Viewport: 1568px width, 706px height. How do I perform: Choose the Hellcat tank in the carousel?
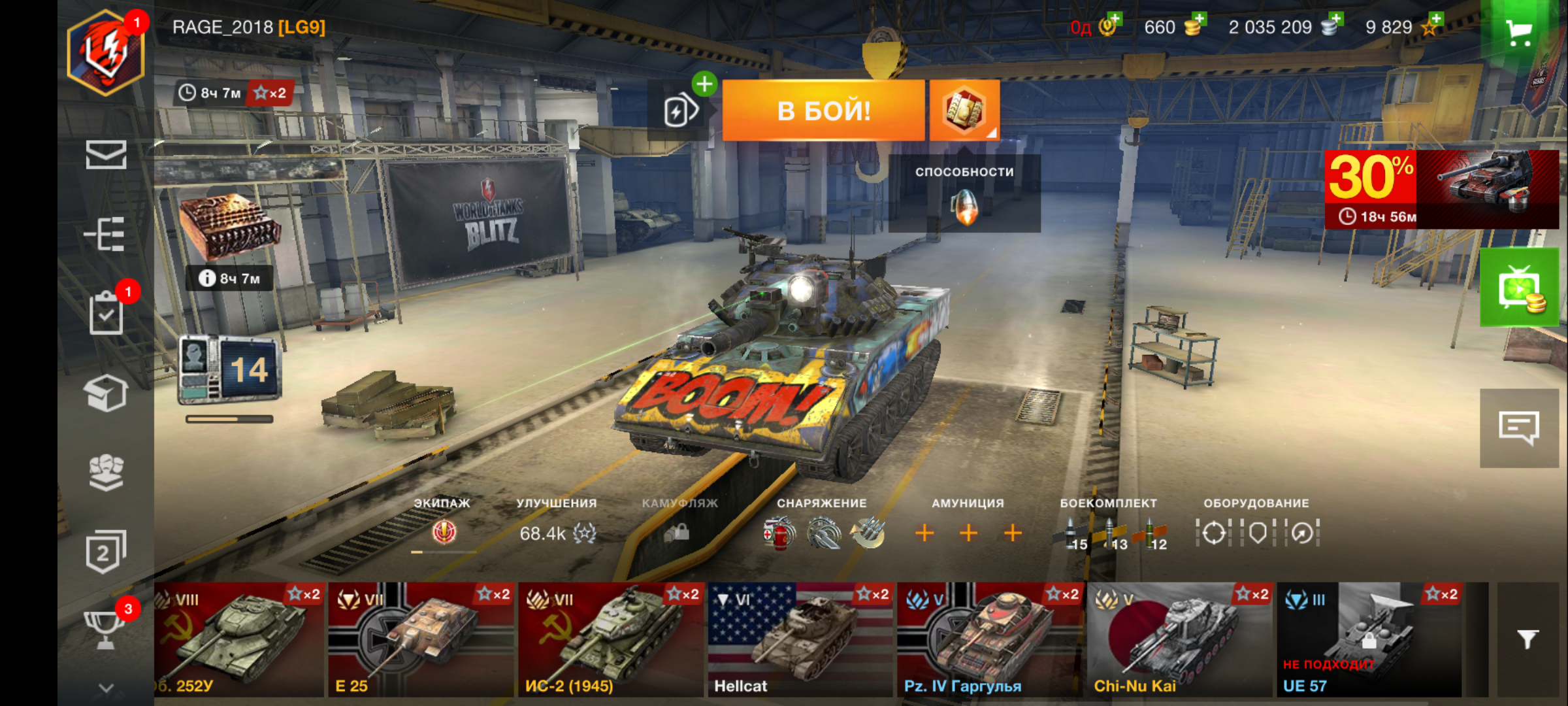tap(800, 639)
